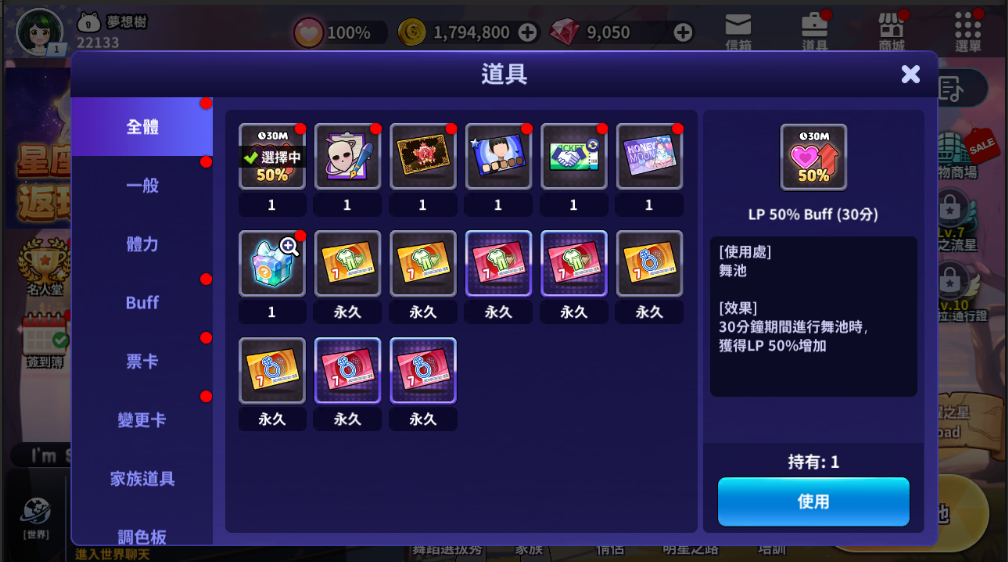The image size is (1008, 562).
Task: Choose the black and gold framed card
Action: pyautogui.click(x=422, y=156)
